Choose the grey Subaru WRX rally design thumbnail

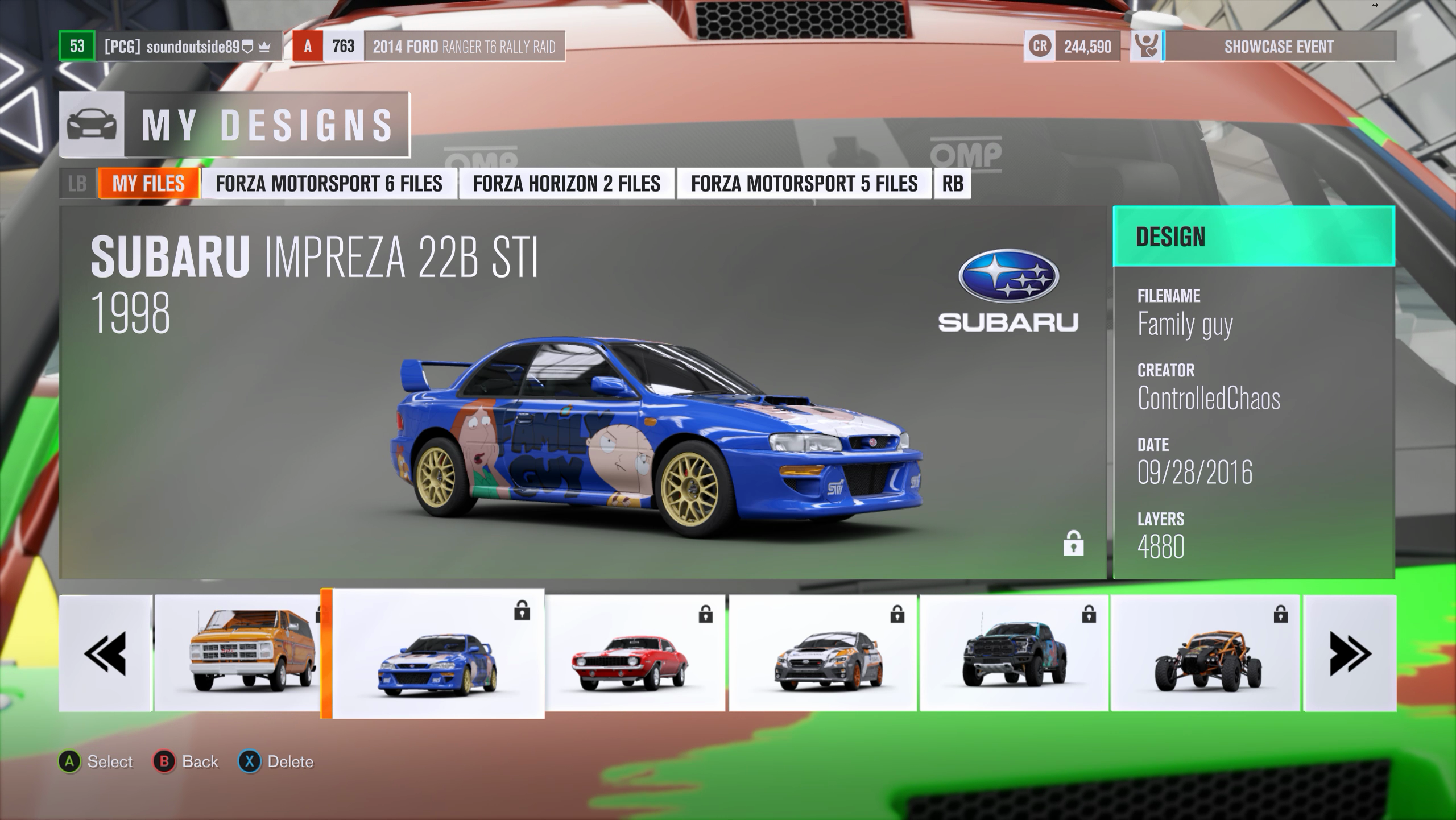pyautogui.click(x=822, y=653)
